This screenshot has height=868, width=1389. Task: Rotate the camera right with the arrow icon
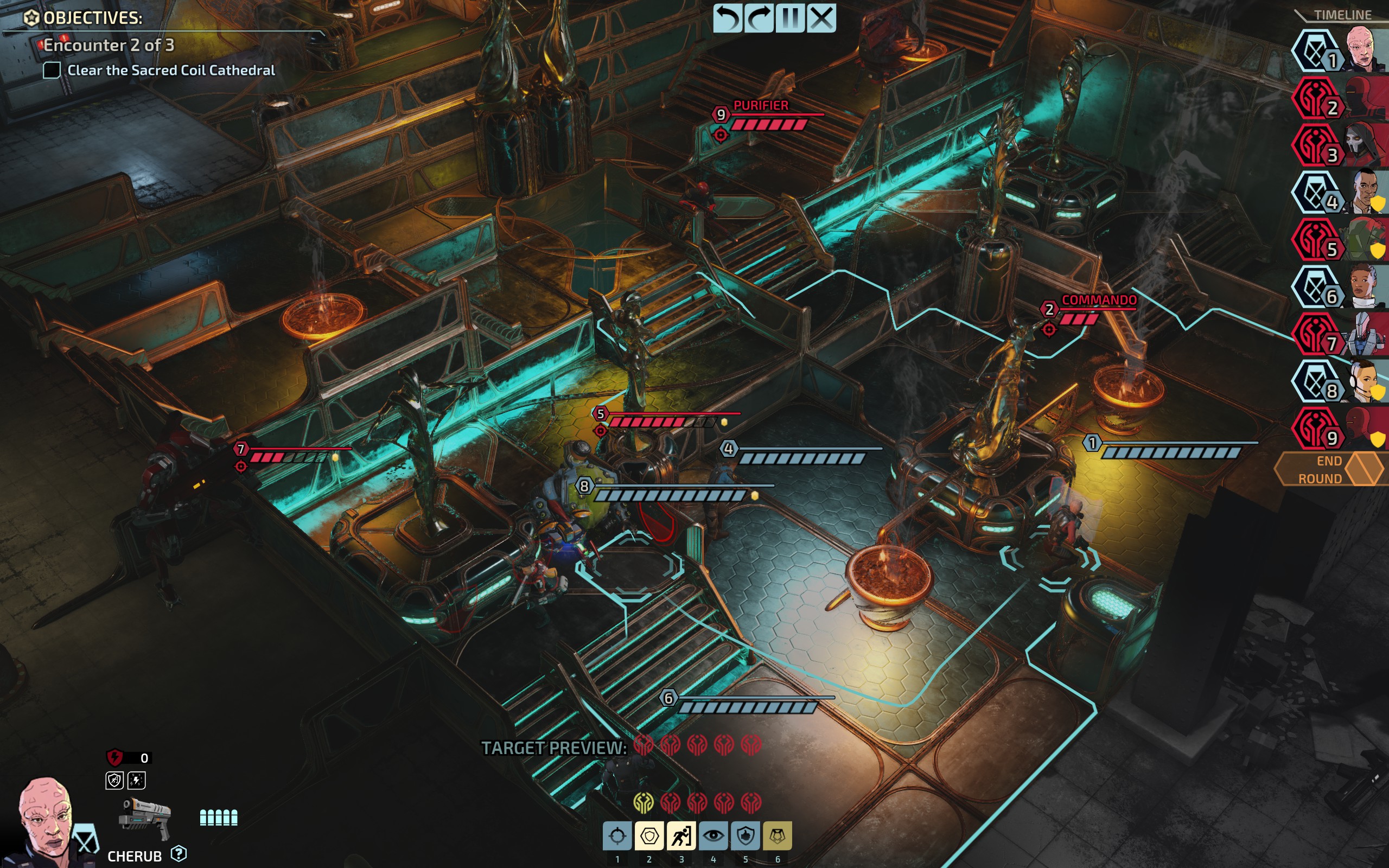coord(760,19)
